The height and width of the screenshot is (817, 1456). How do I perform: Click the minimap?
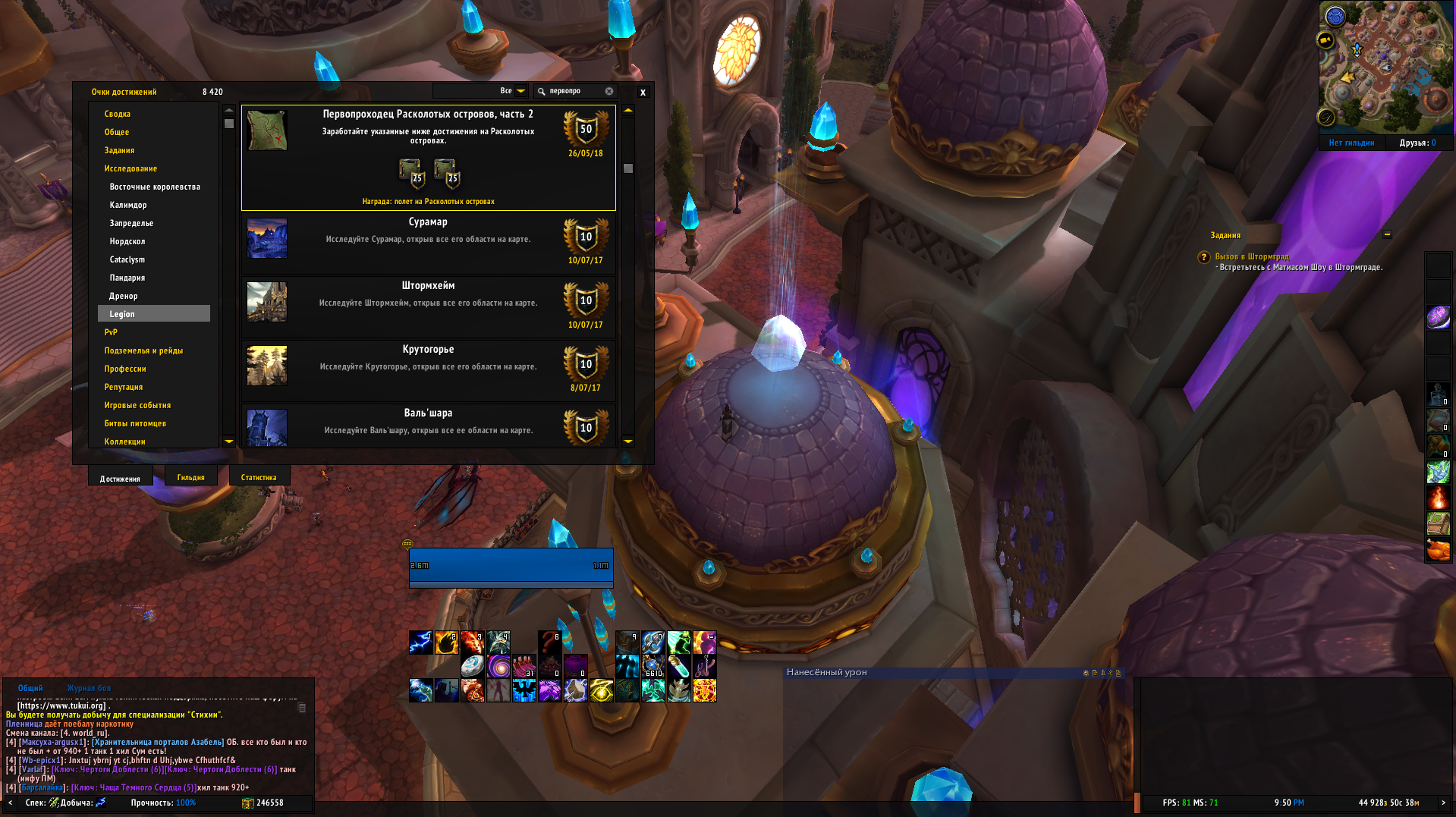click(1385, 67)
